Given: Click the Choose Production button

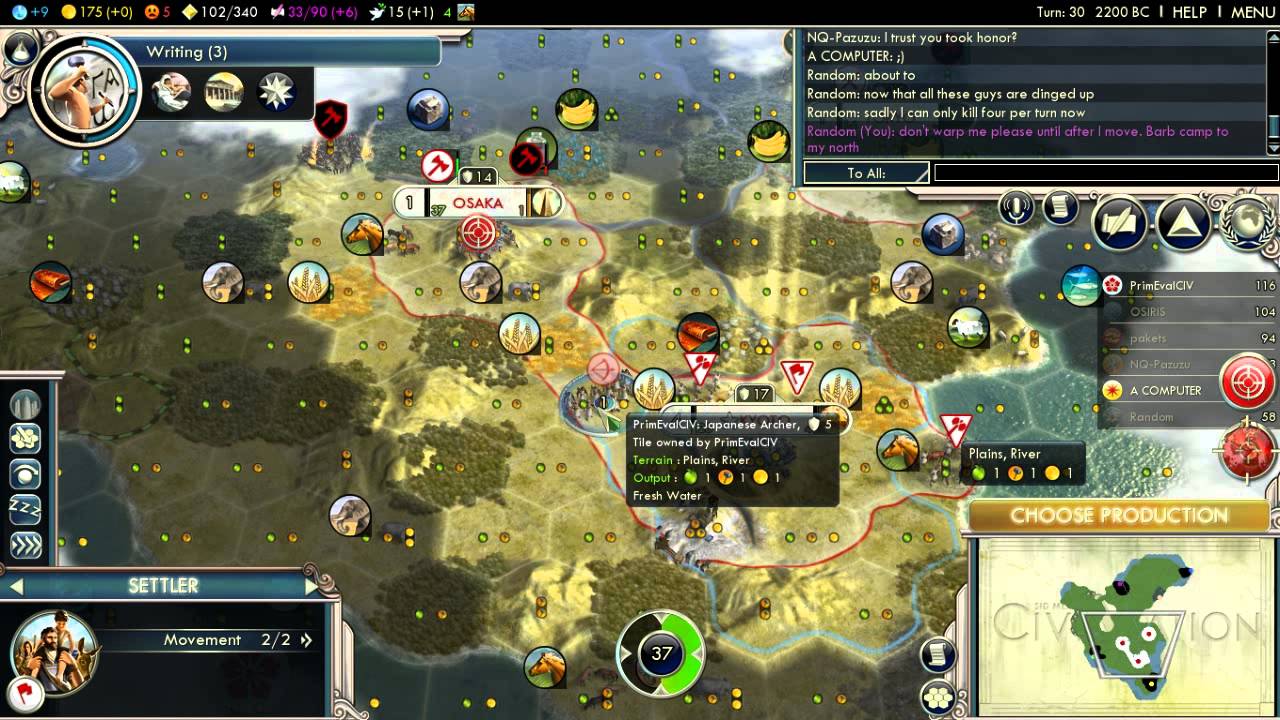Looking at the screenshot, I should point(1118,516).
